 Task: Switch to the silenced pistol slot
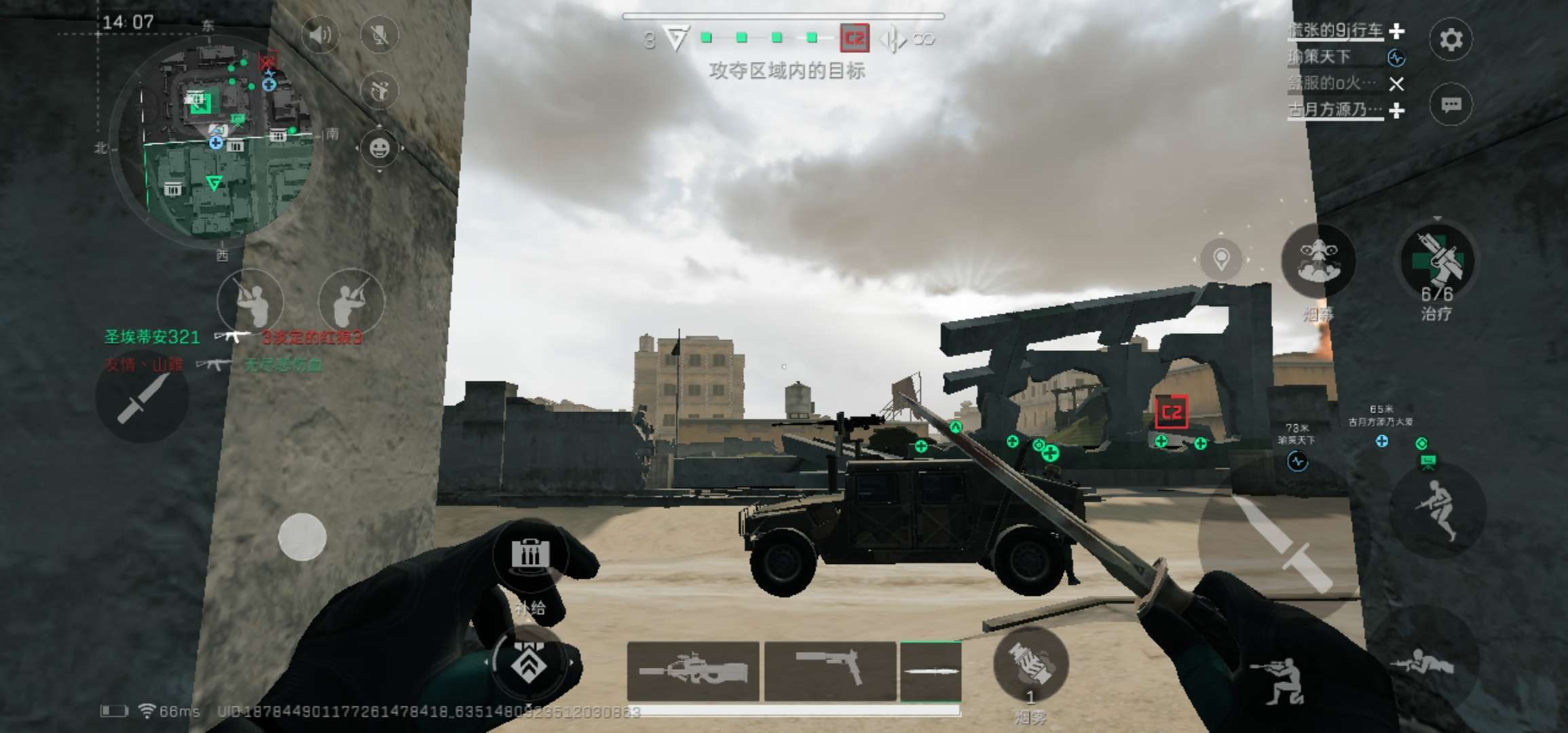[830, 671]
